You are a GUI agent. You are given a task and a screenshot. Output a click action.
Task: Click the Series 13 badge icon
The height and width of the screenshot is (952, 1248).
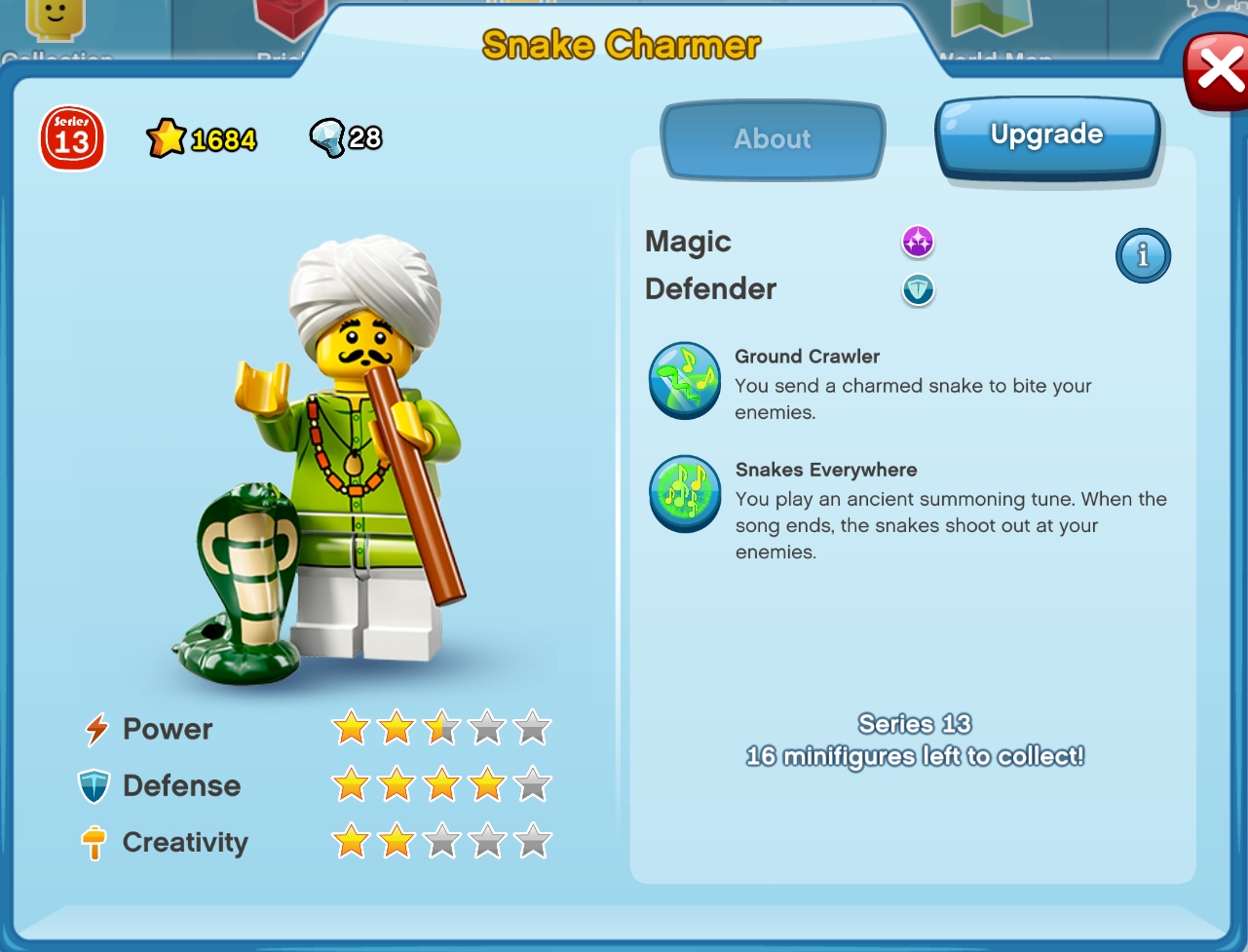pos(70,138)
